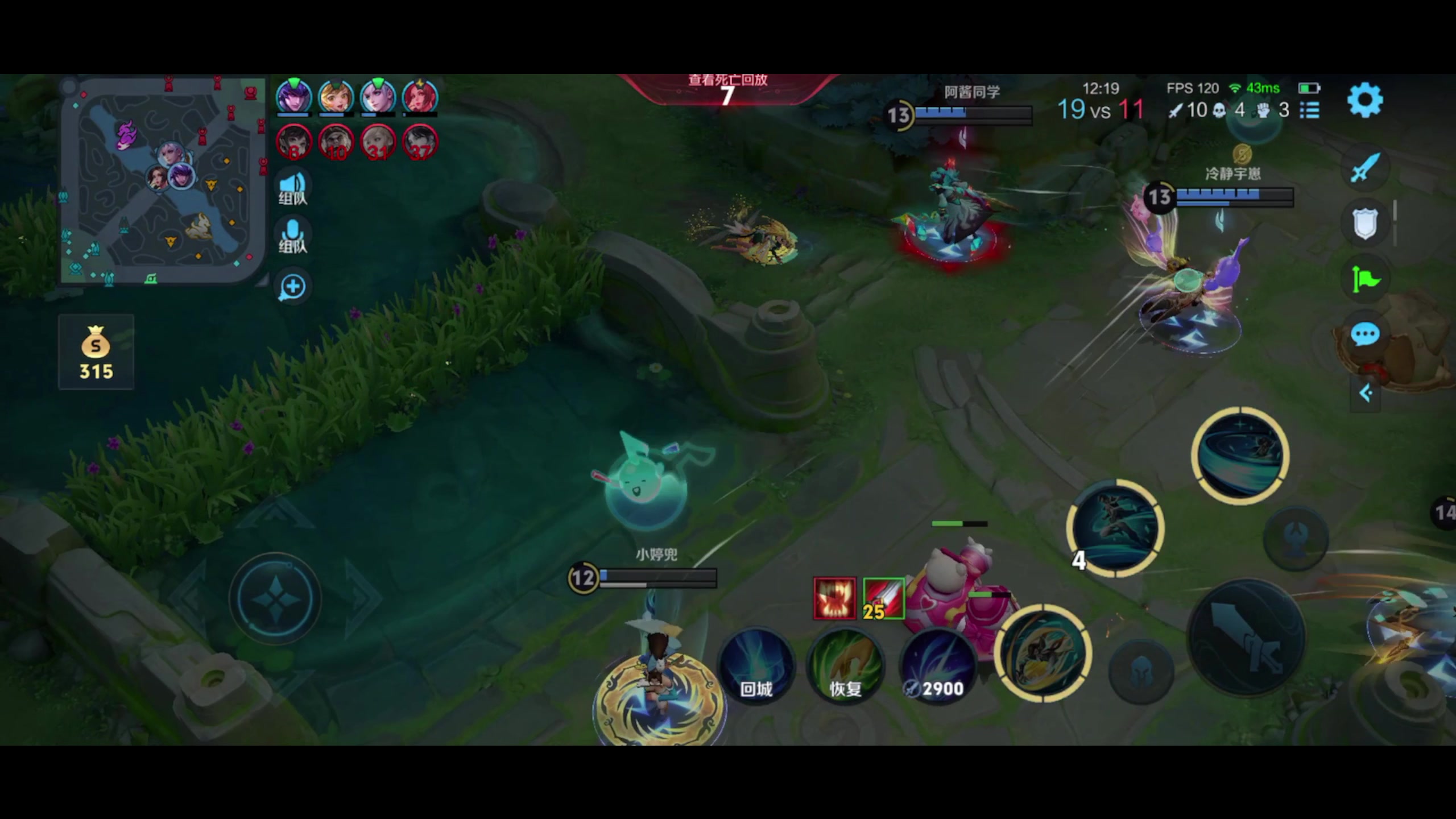Use the summoner spell labeled 2900
Image resolution: width=1456 pixels, height=819 pixels.
click(937, 667)
